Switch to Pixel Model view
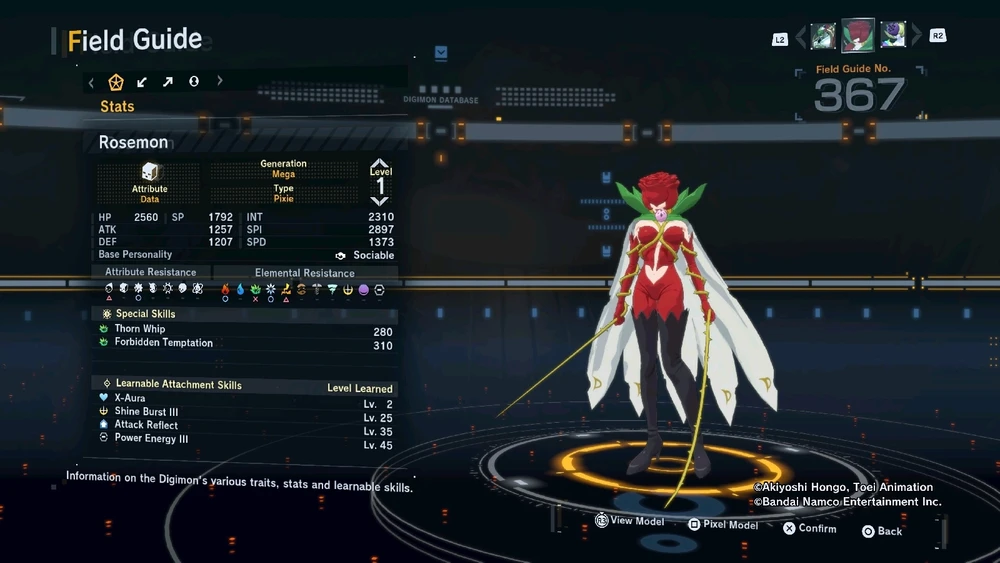This screenshot has height=563, width=1000. click(x=723, y=524)
